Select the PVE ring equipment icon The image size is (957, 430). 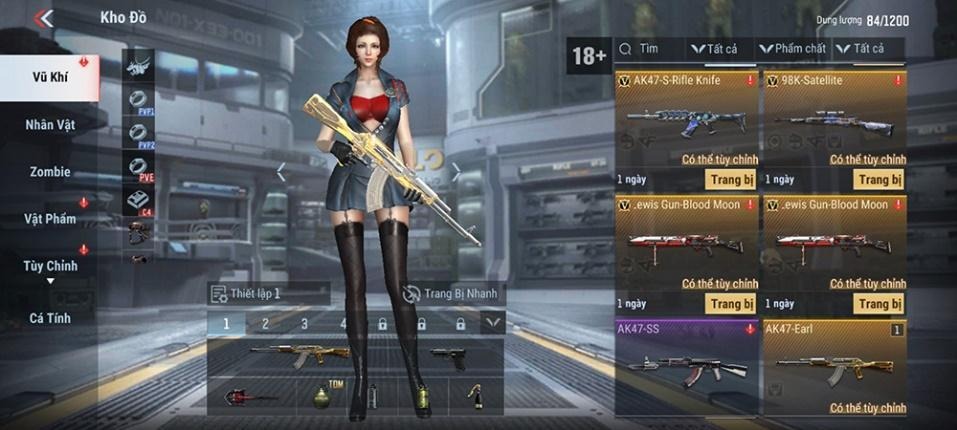(x=140, y=166)
